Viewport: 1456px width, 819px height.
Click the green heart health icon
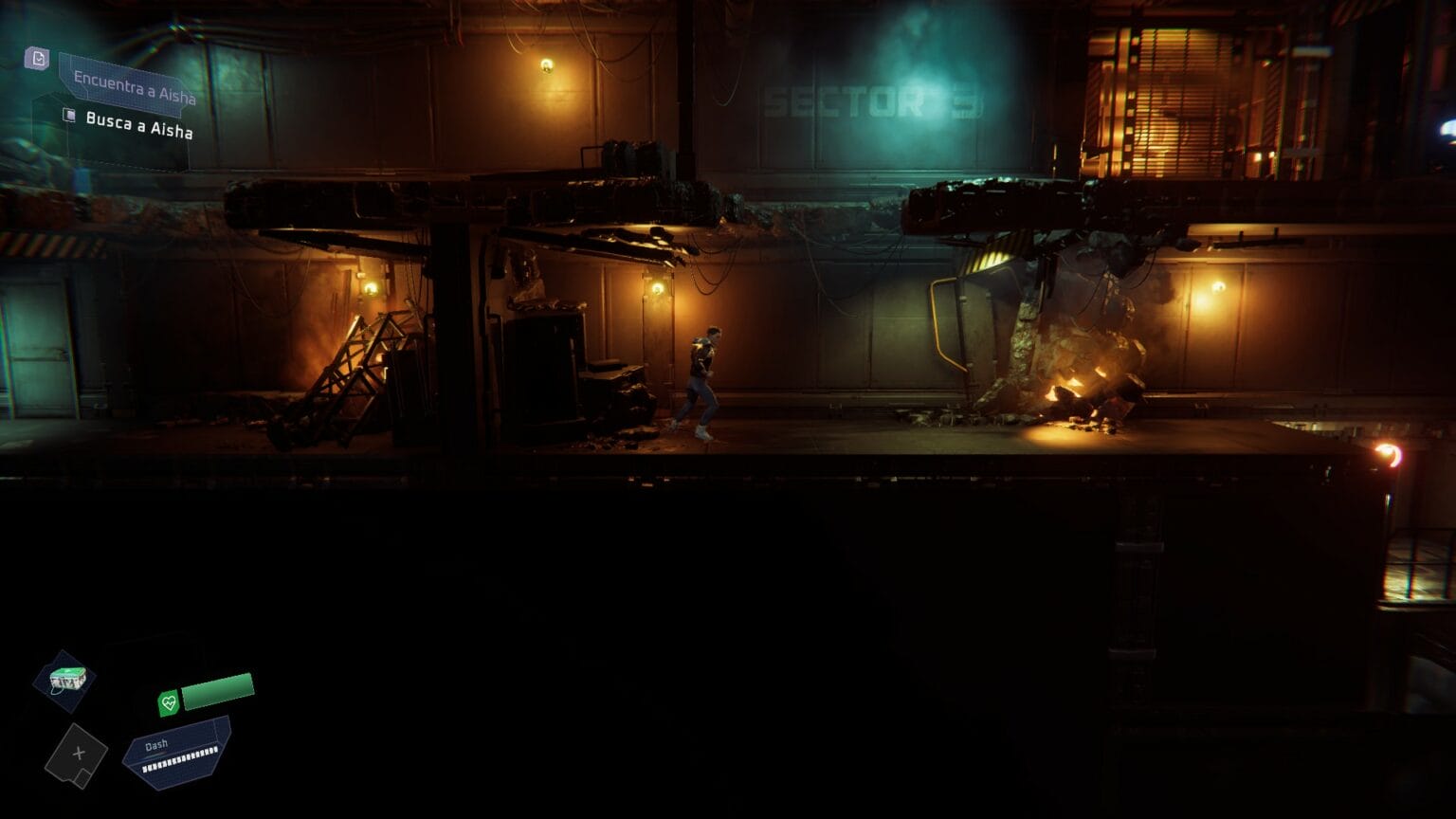click(169, 702)
